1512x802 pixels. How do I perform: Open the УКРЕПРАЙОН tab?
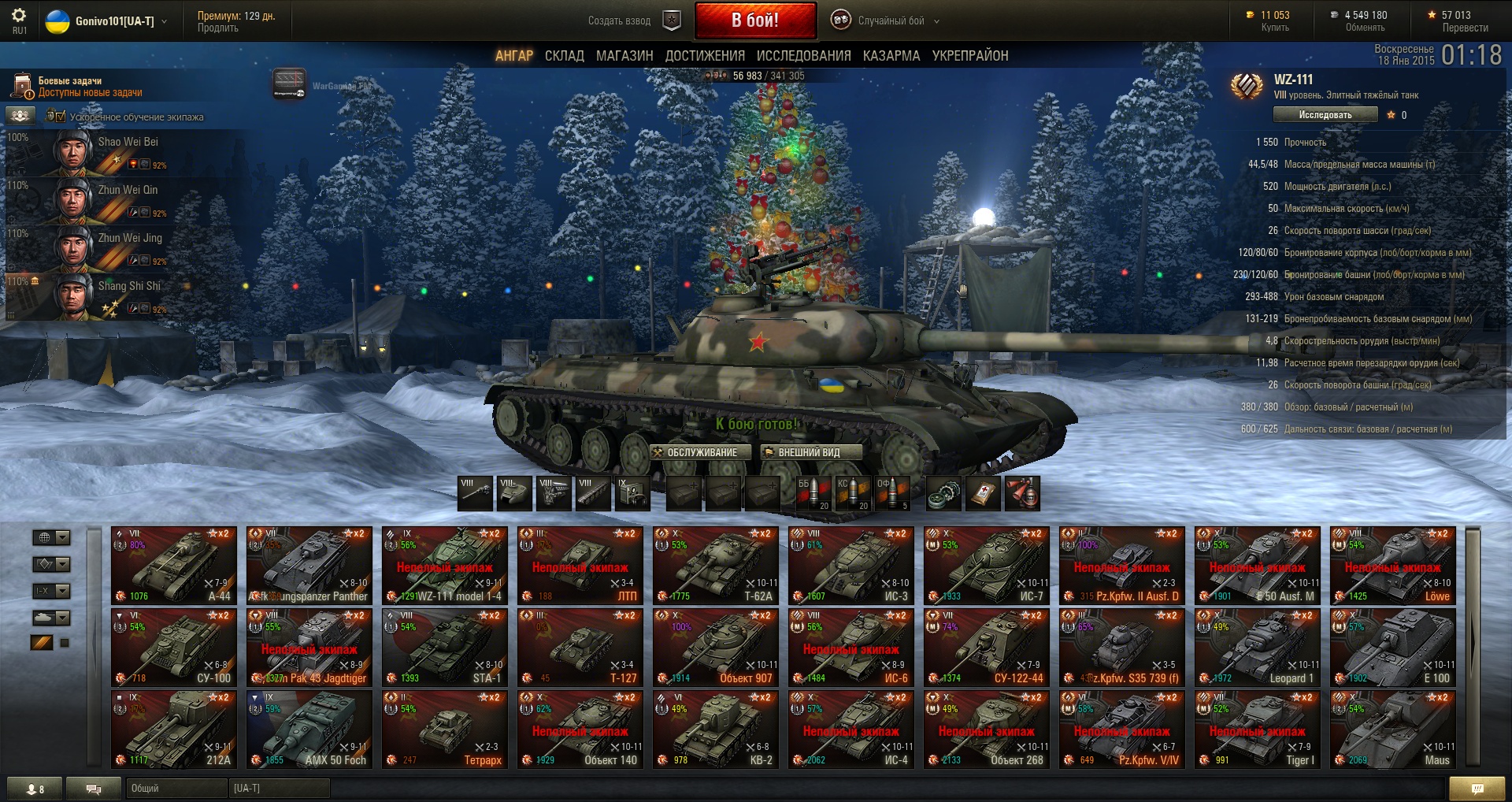tap(969, 56)
